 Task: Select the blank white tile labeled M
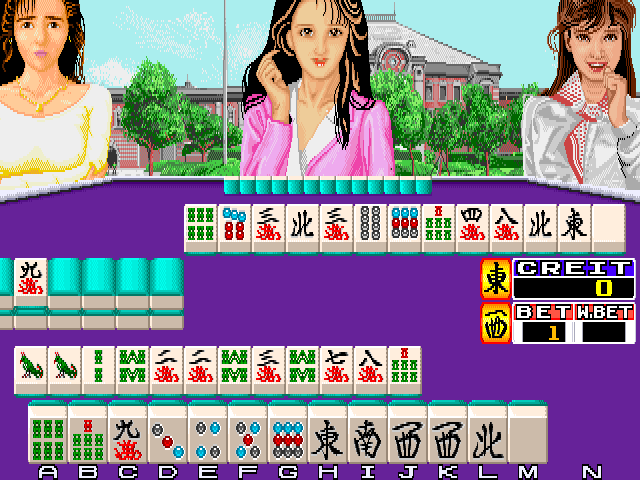(527, 434)
